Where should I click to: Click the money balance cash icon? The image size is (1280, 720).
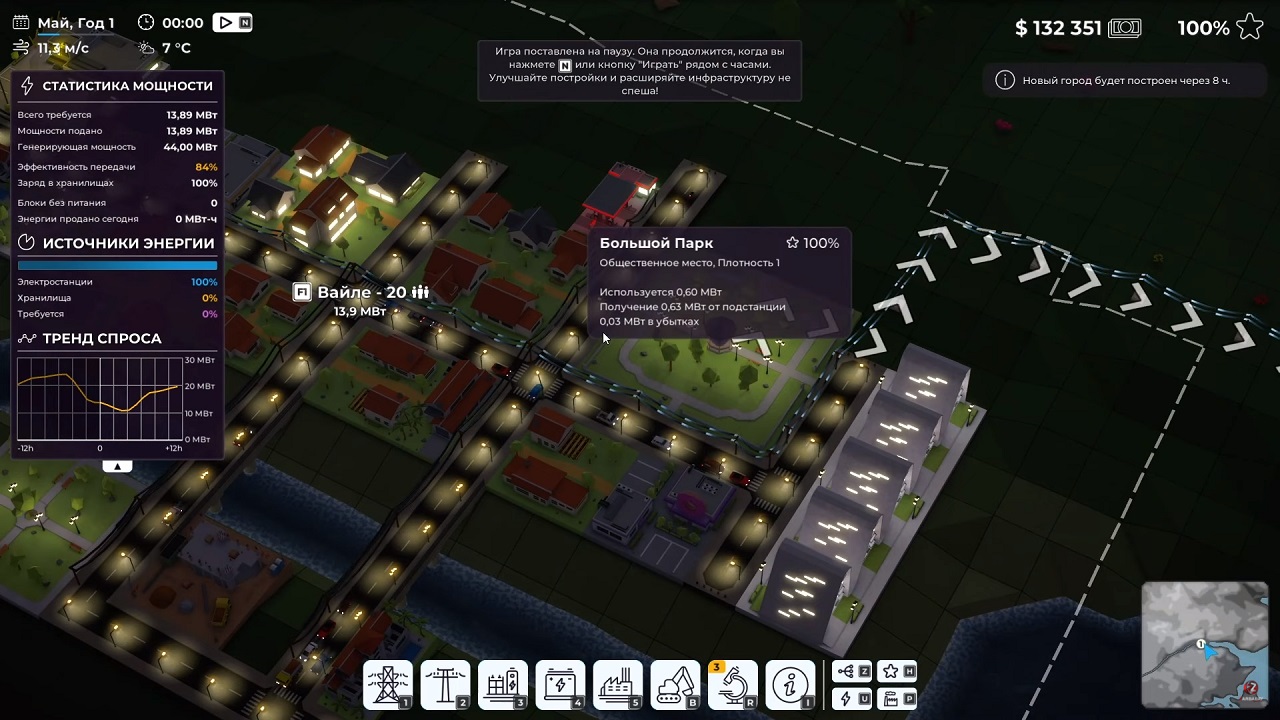tap(1125, 28)
